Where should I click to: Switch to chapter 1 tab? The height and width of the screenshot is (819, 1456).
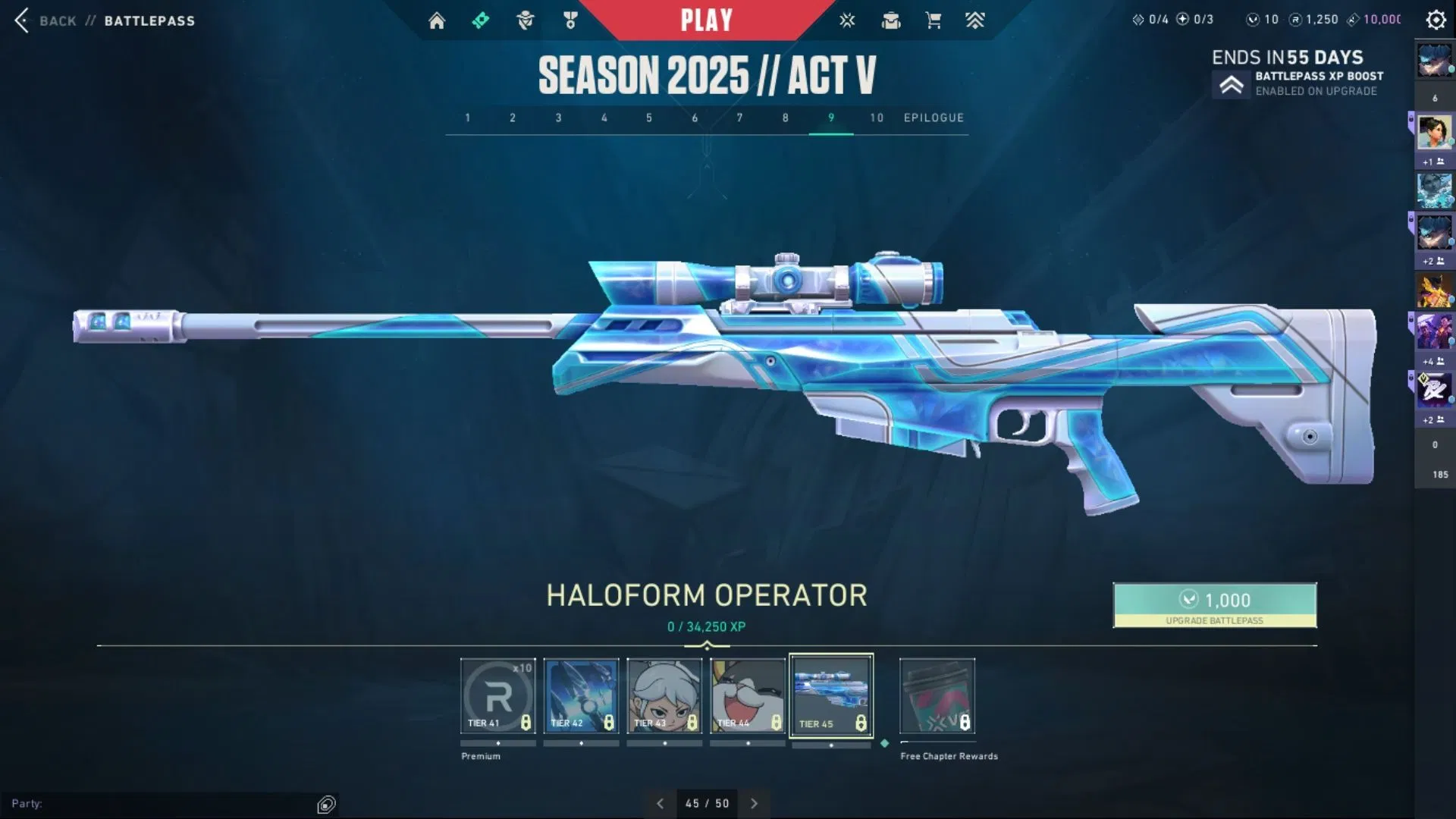click(468, 118)
